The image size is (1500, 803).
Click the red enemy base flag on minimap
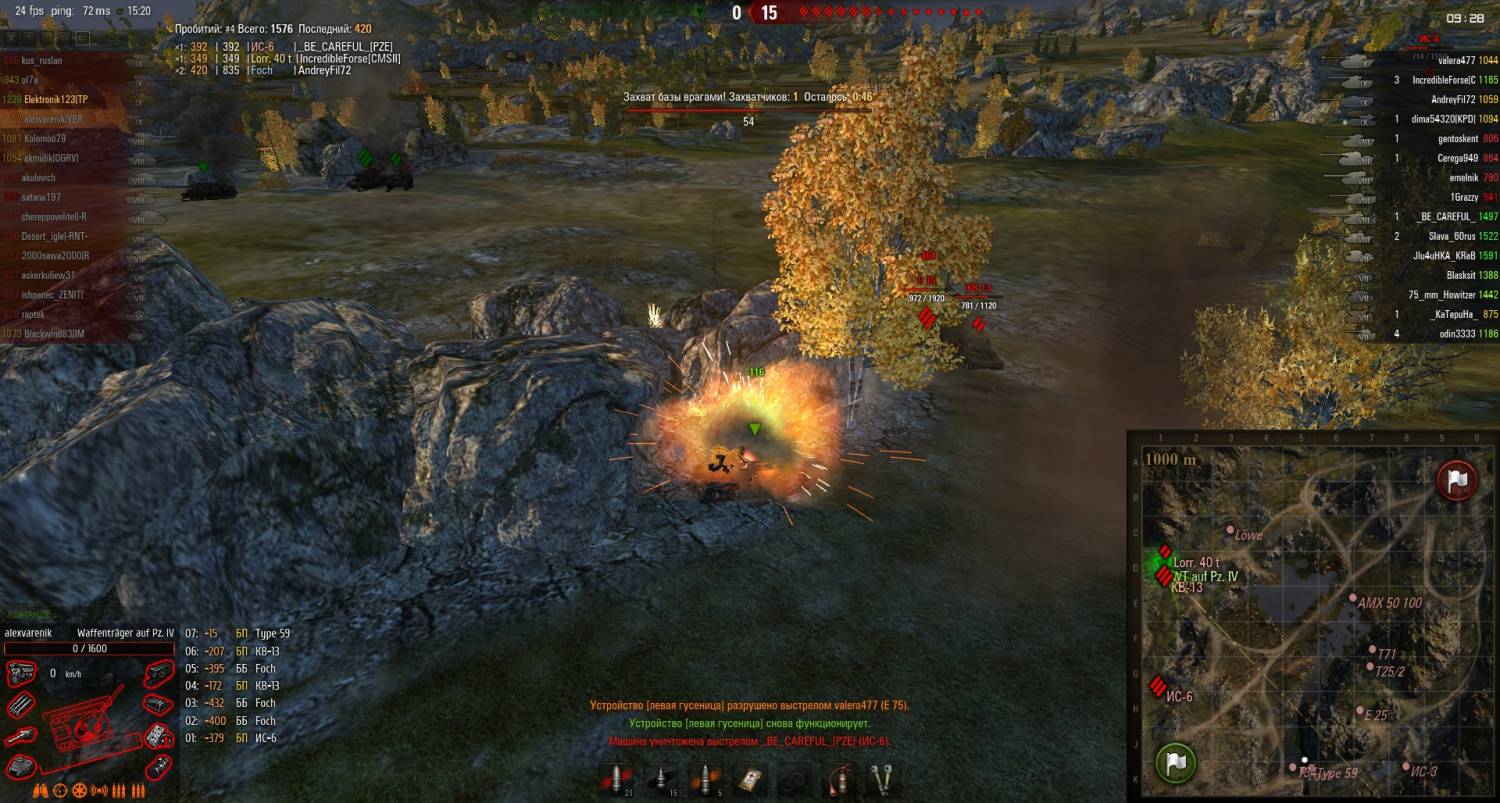click(x=1457, y=480)
